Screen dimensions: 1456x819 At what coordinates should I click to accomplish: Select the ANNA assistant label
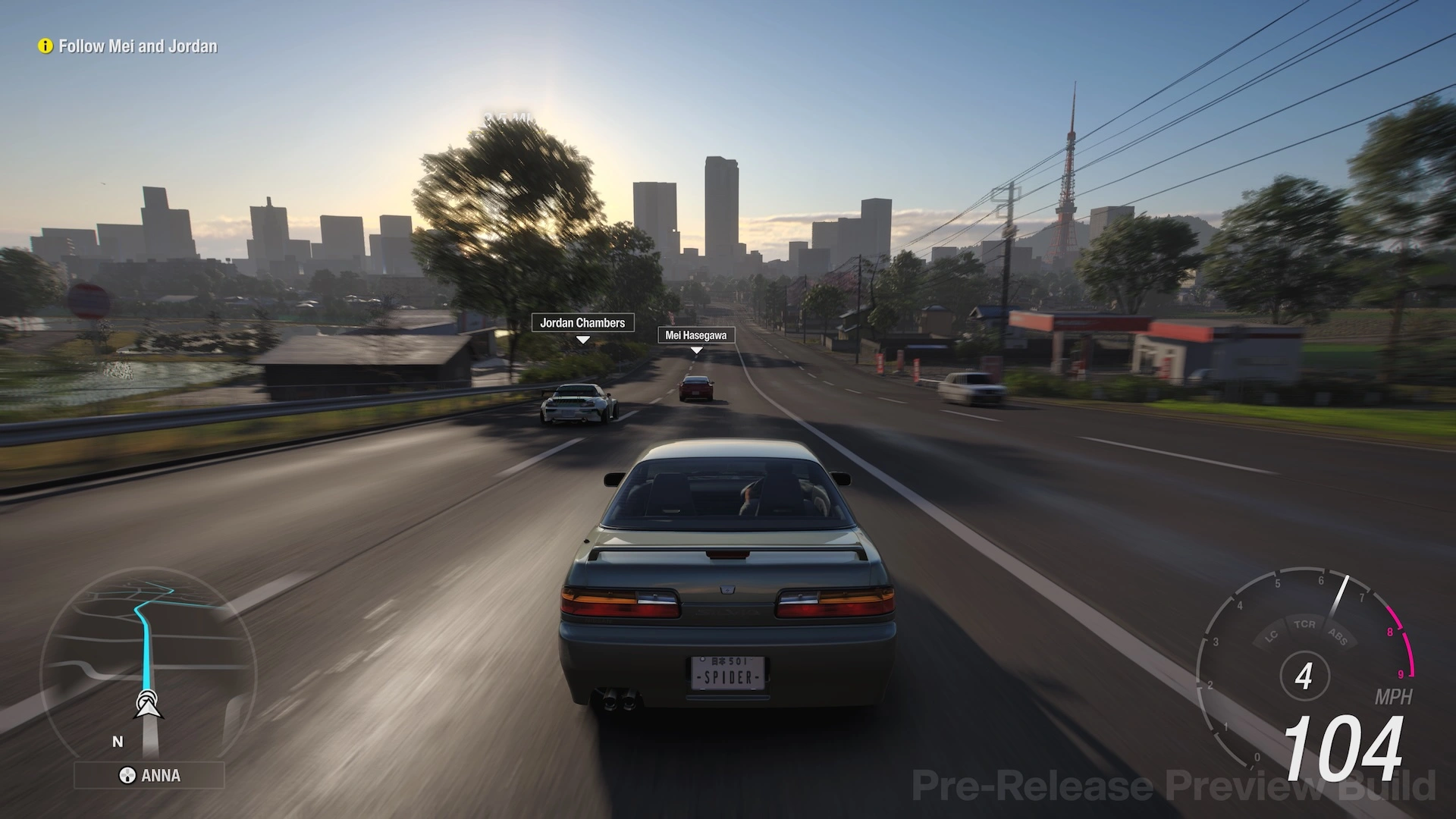pos(149,775)
